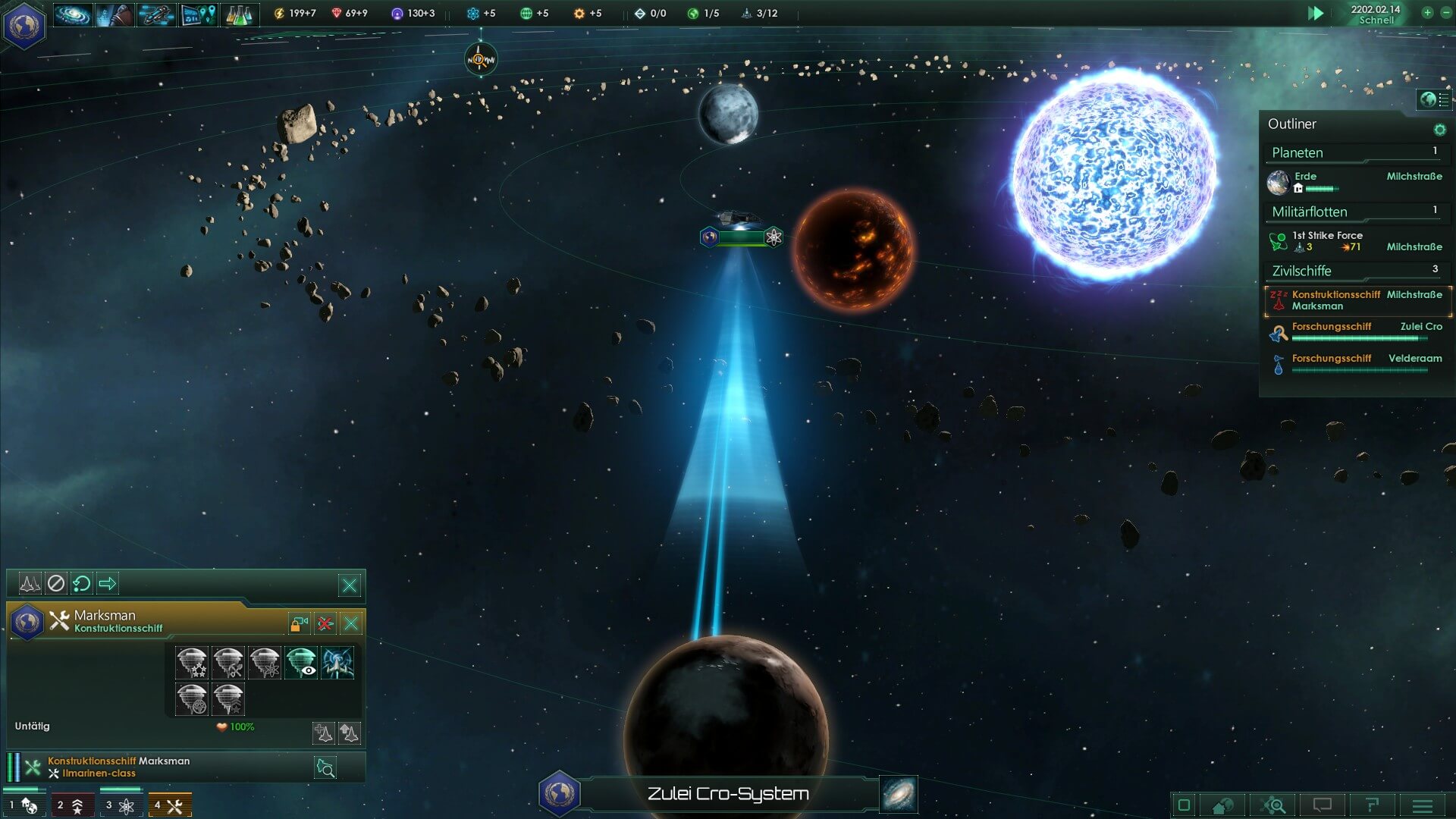Open the science station build icon with atom symbol
Image resolution: width=1456 pixels, height=819 pixels.
click(265, 663)
